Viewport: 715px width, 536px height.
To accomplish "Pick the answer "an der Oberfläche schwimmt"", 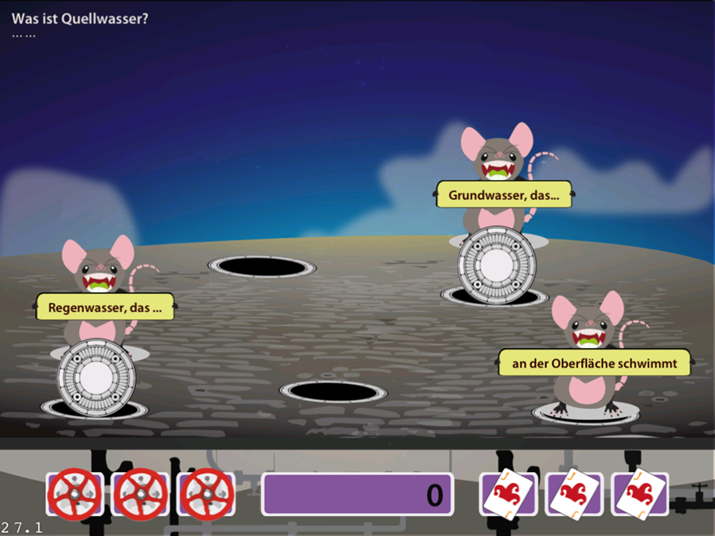I will click(594, 363).
